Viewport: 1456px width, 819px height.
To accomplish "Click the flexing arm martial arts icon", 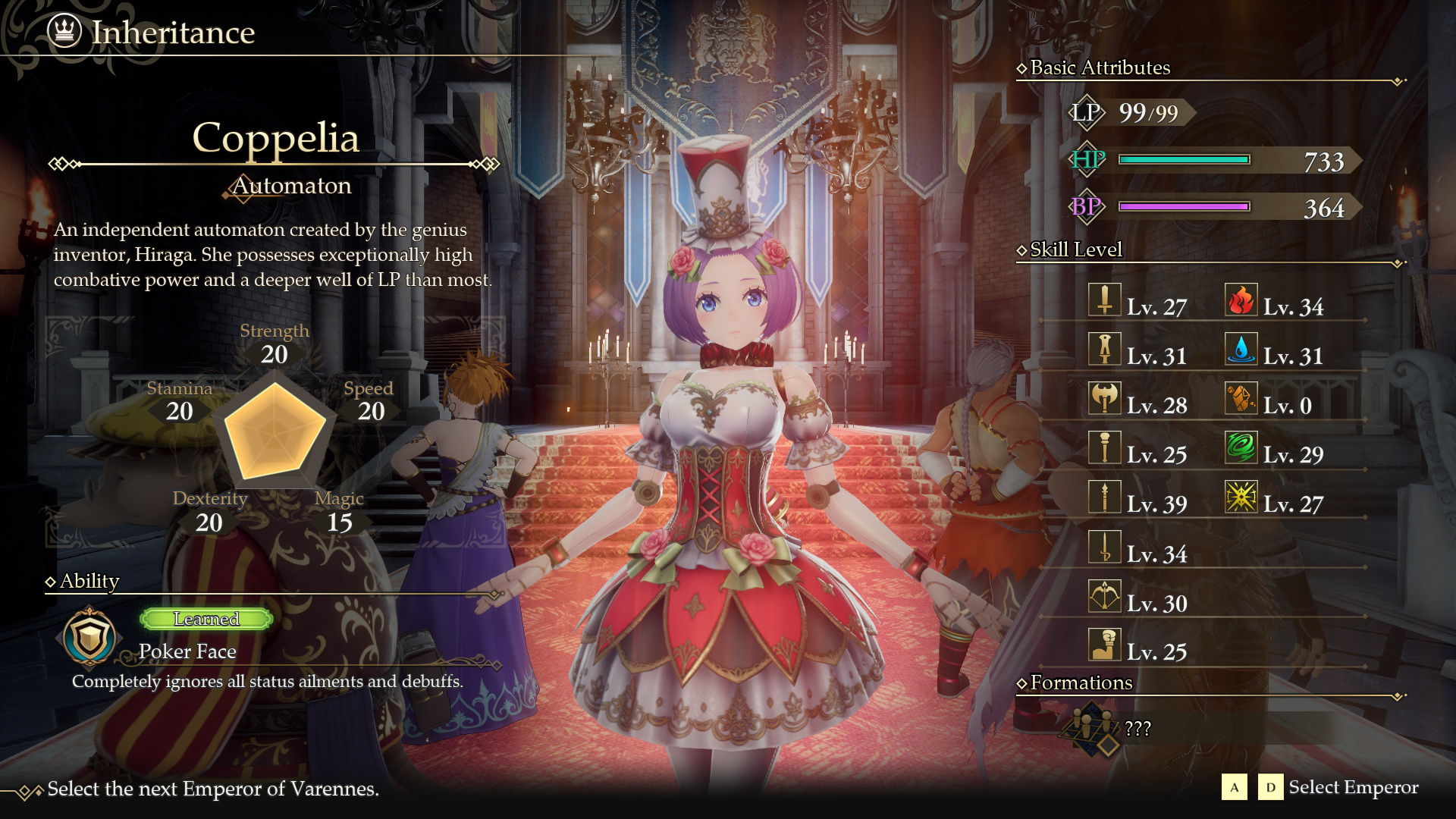I will tap(1104, 645).
